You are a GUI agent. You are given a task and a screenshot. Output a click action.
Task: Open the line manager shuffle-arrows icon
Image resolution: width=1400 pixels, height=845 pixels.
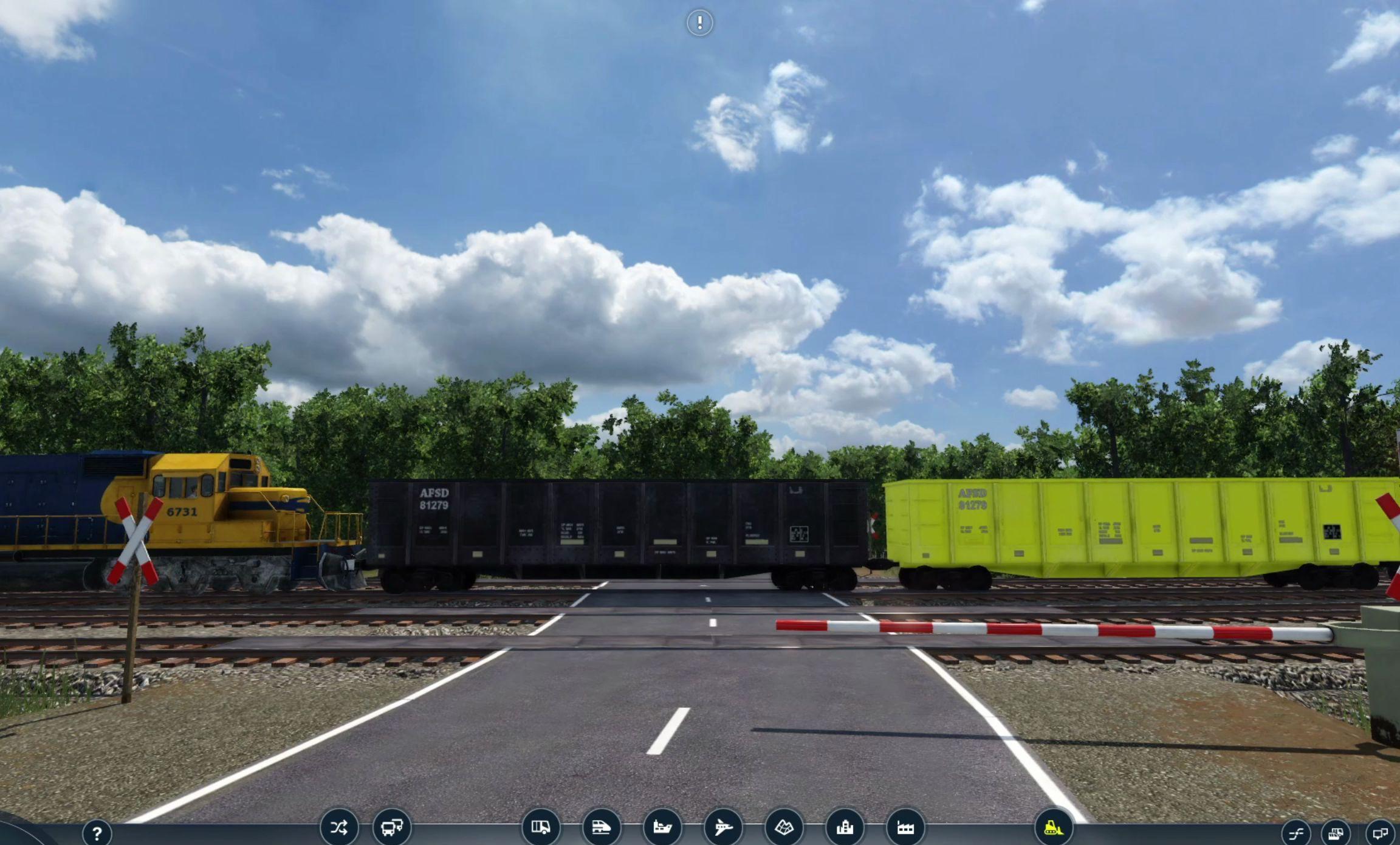click(339, 827)
